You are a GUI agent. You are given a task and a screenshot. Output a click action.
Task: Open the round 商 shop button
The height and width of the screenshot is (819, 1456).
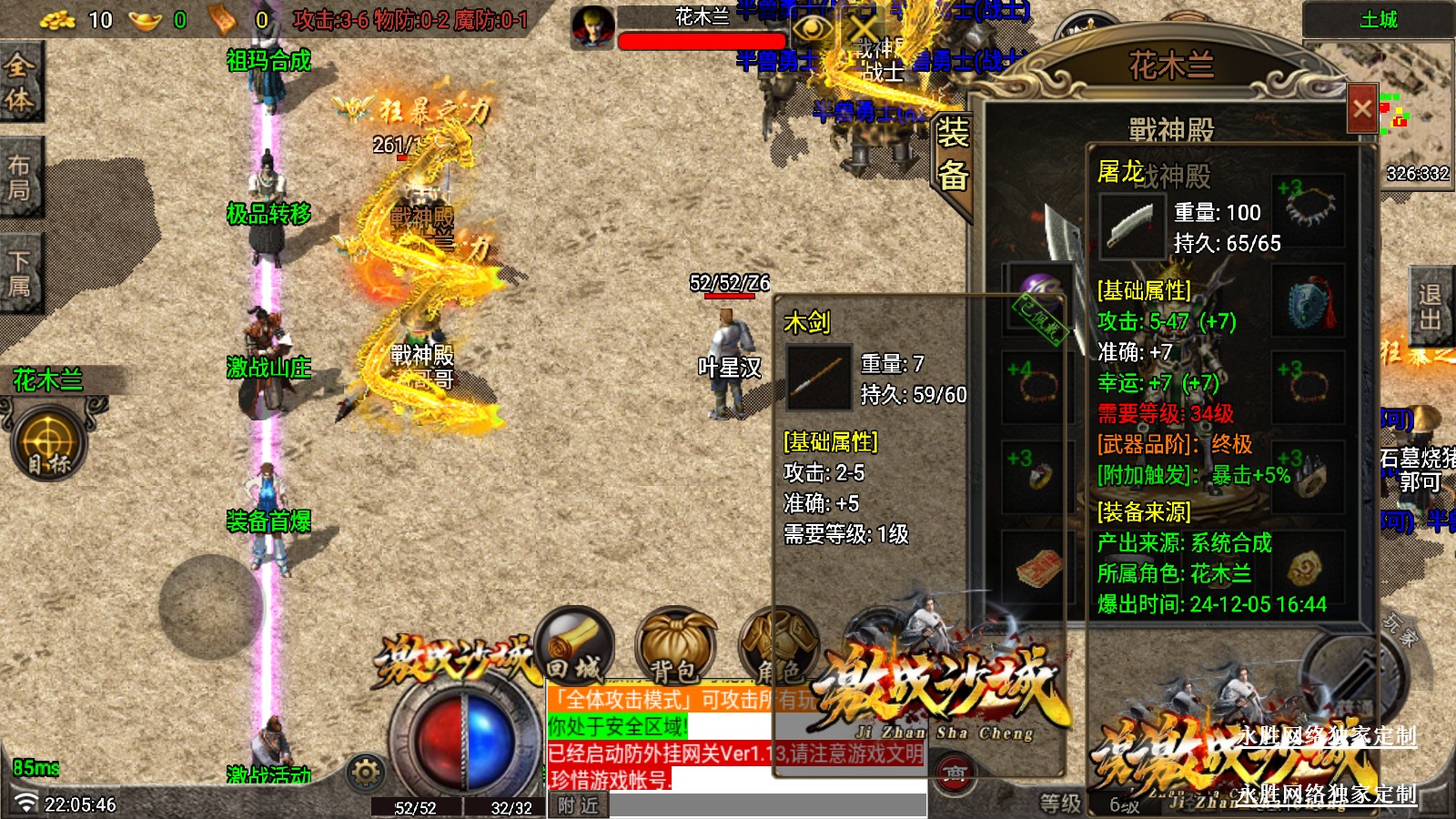point(953,774)
